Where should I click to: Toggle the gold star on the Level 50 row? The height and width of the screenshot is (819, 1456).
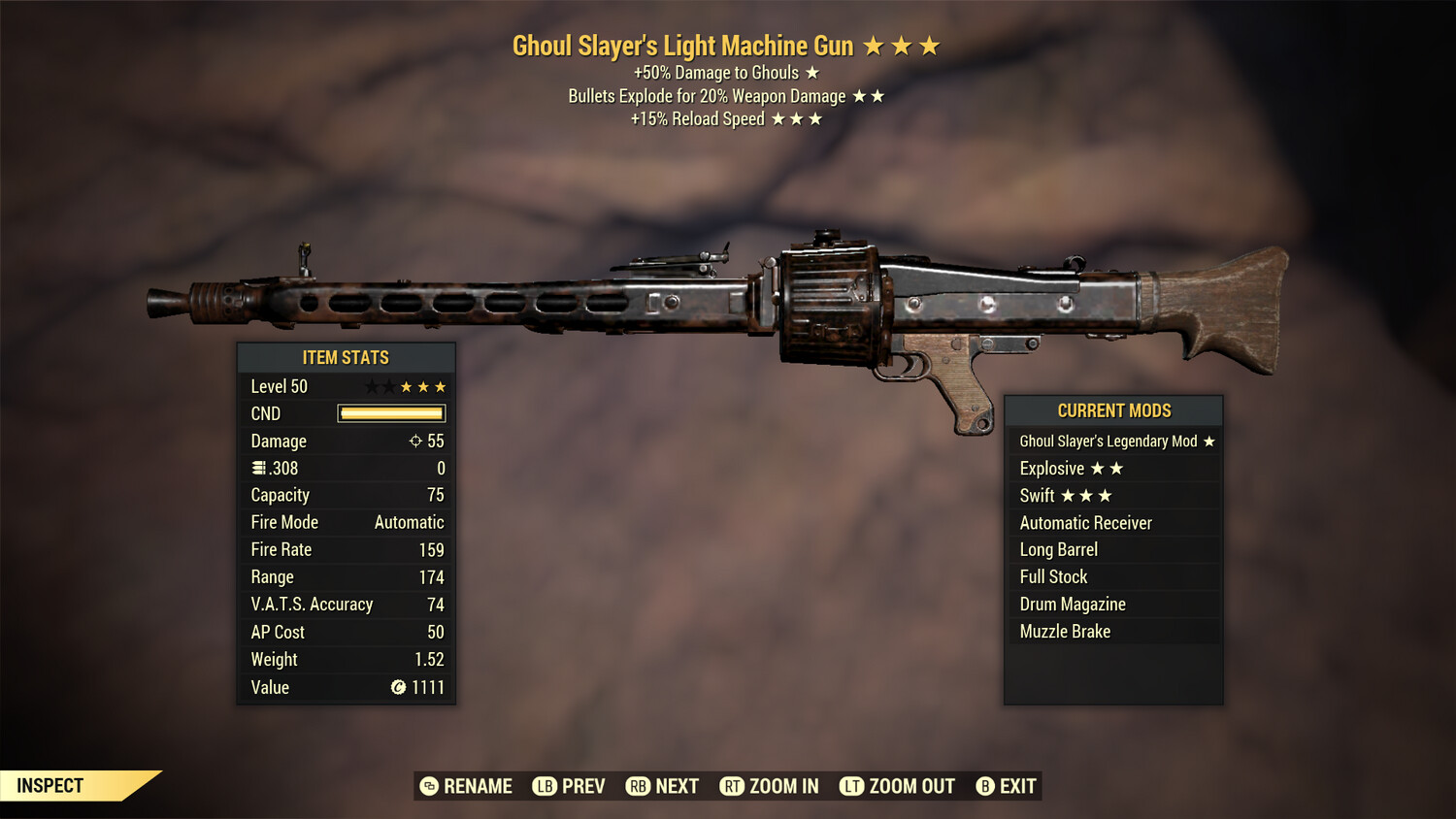click(406, 386)
